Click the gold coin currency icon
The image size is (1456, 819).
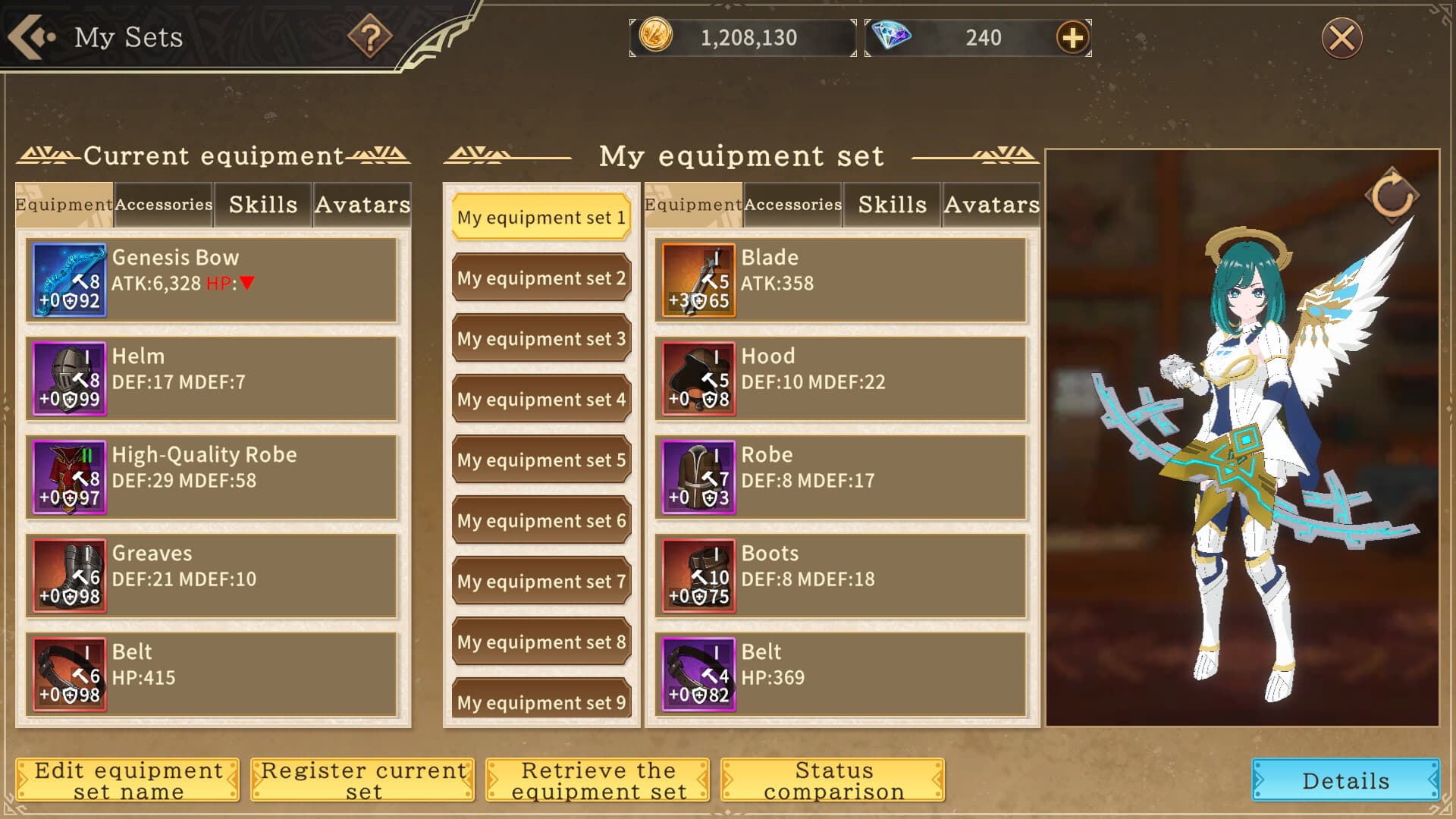point(656,36)
